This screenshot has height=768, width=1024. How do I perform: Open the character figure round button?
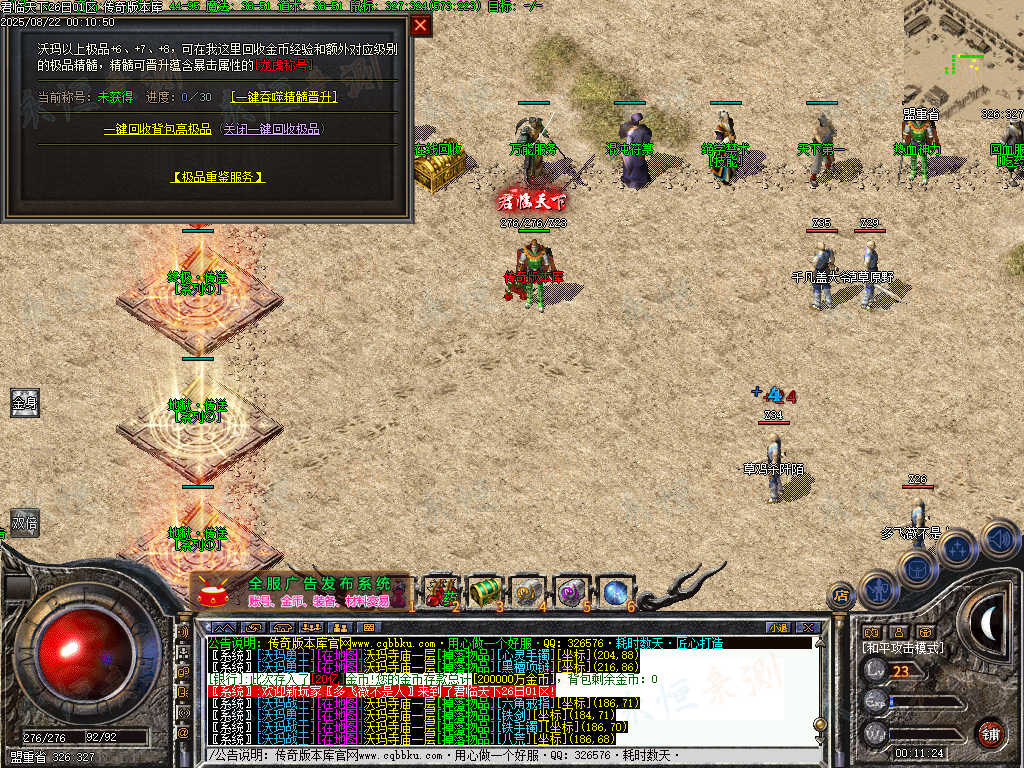tap(877, 588)
